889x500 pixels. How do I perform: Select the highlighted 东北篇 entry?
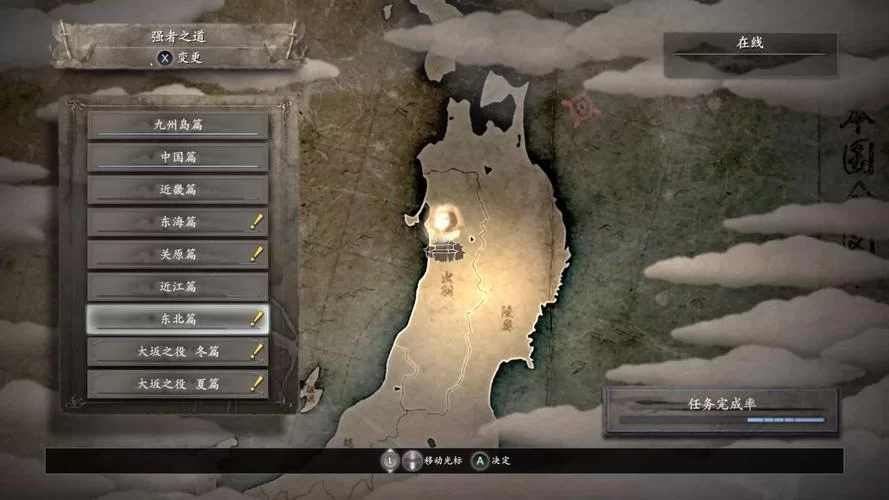point(178,319)
